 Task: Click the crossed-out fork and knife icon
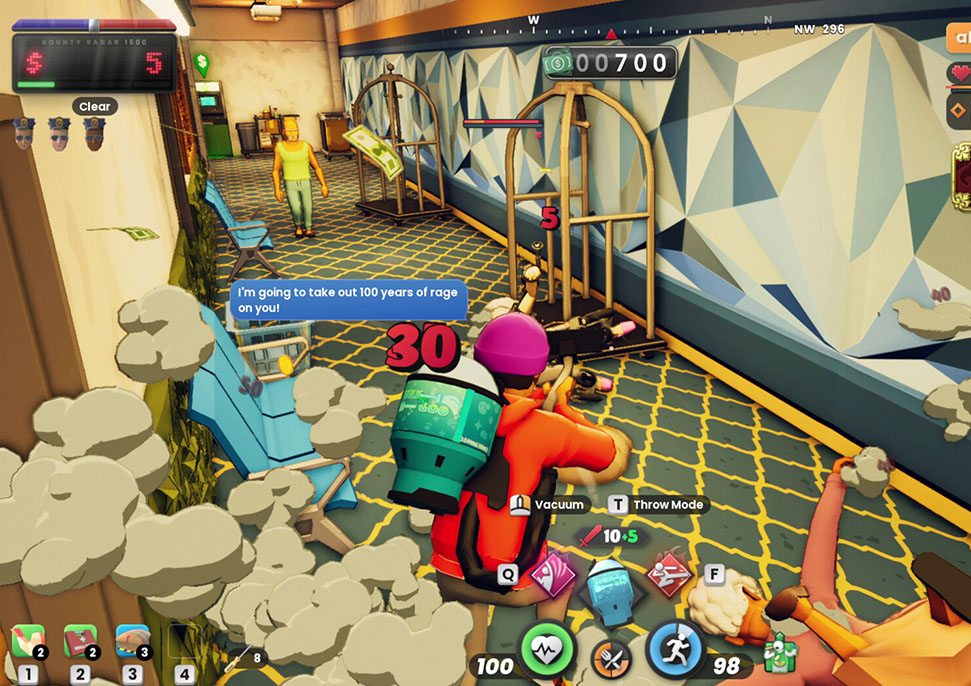point(609,660)
